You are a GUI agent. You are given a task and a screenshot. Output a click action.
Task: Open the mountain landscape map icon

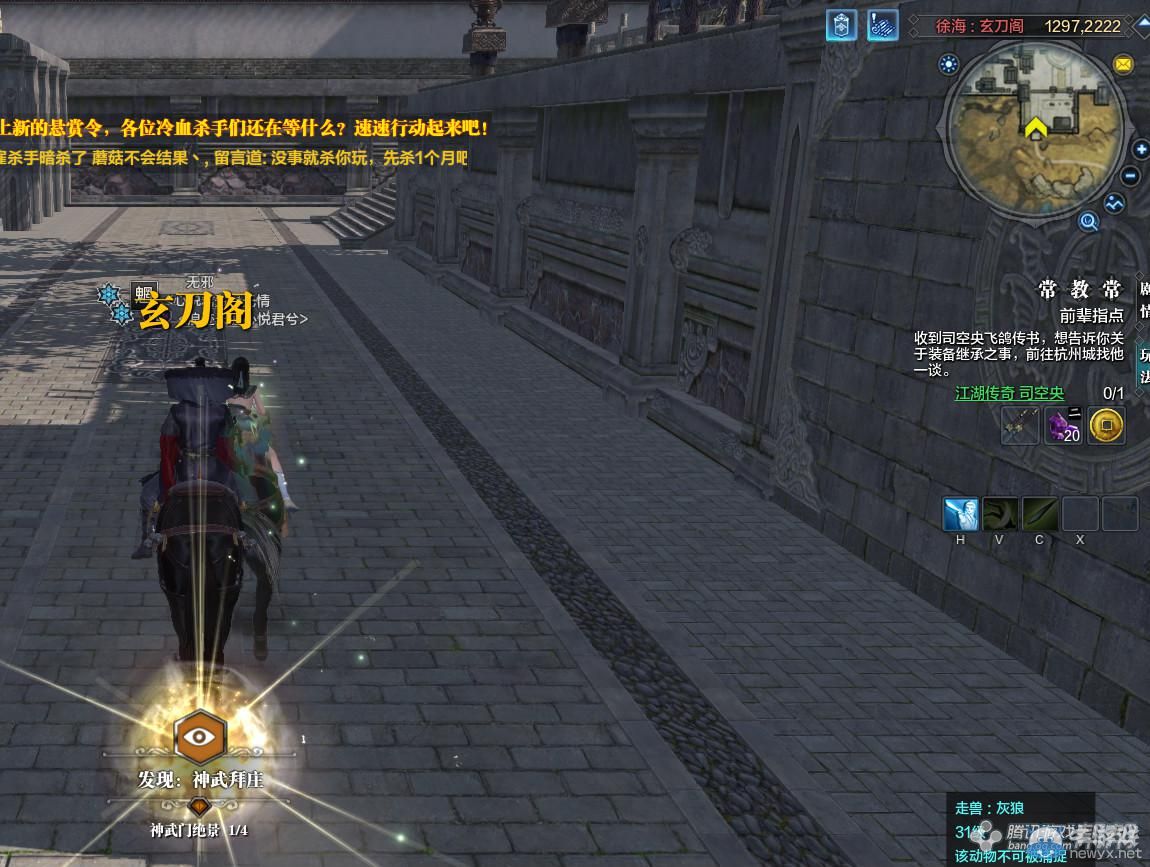click(x=1114, y=203)
